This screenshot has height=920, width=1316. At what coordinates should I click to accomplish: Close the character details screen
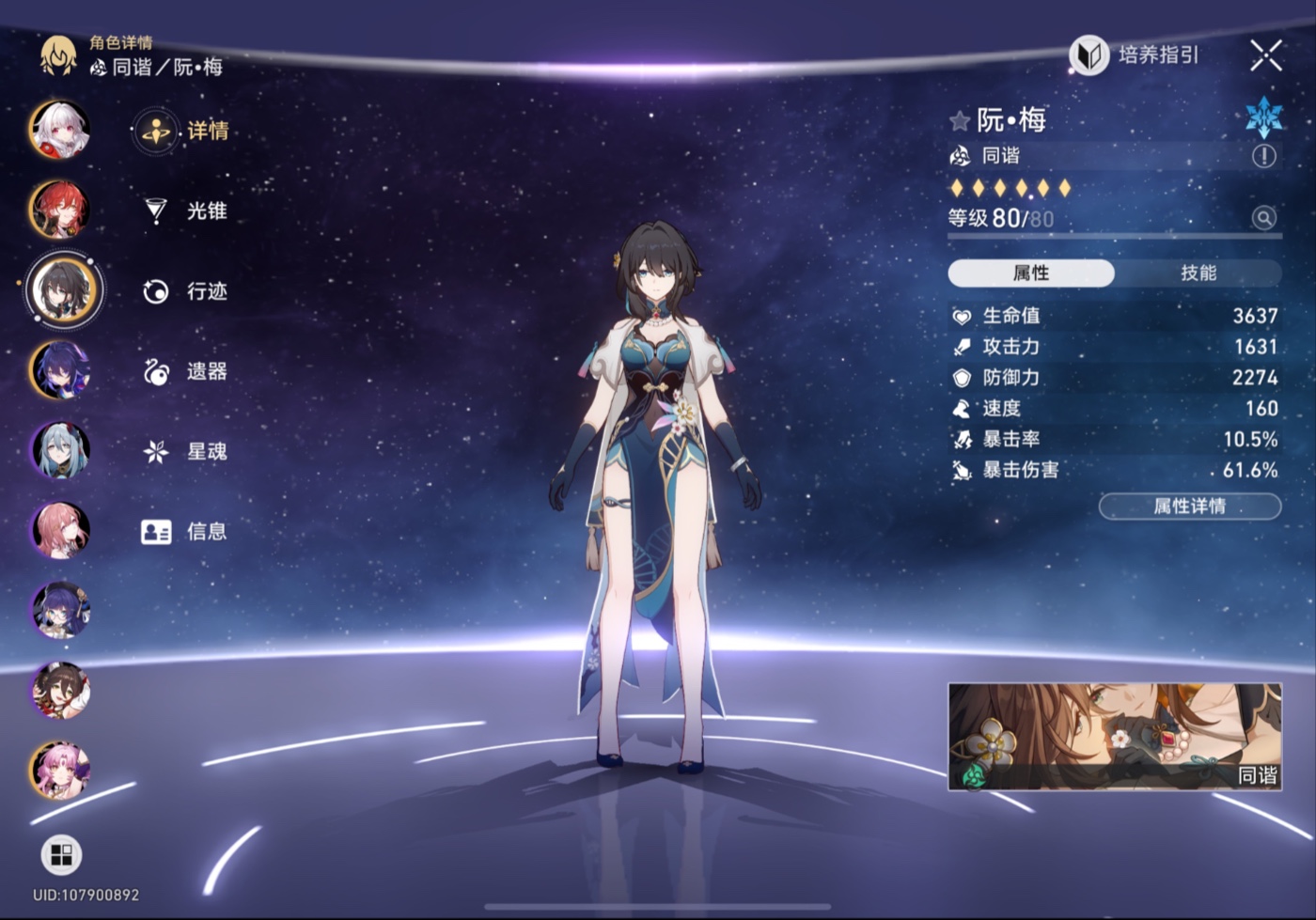(1265, 56)
